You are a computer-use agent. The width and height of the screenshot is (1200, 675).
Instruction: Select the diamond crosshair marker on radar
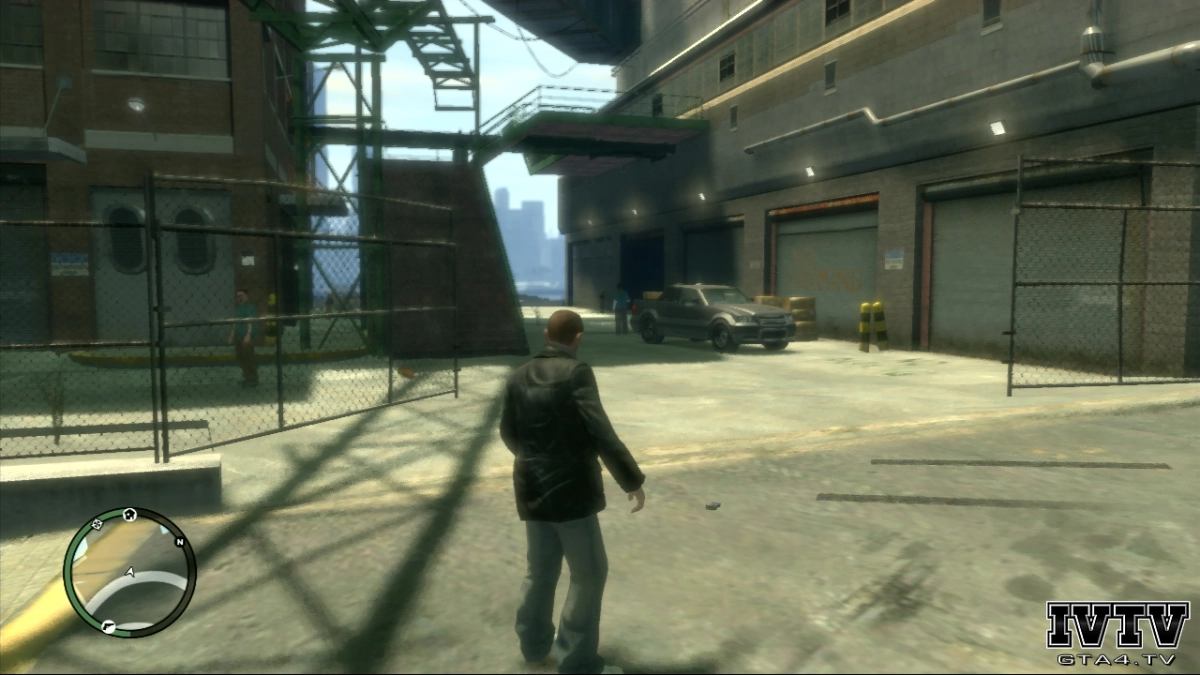click(x=97, y=522)
